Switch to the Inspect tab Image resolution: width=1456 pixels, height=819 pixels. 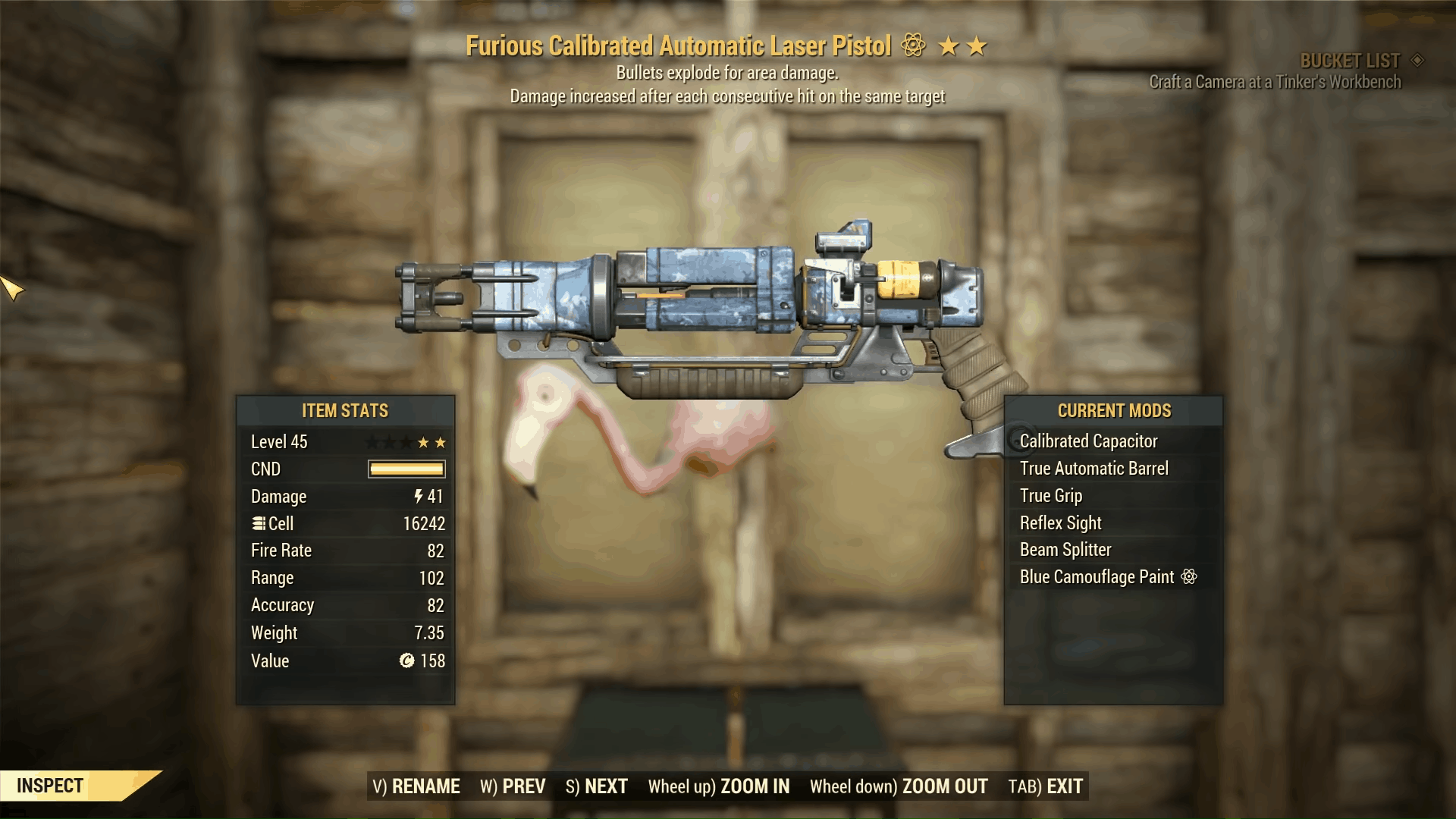(x=51, y=786)
